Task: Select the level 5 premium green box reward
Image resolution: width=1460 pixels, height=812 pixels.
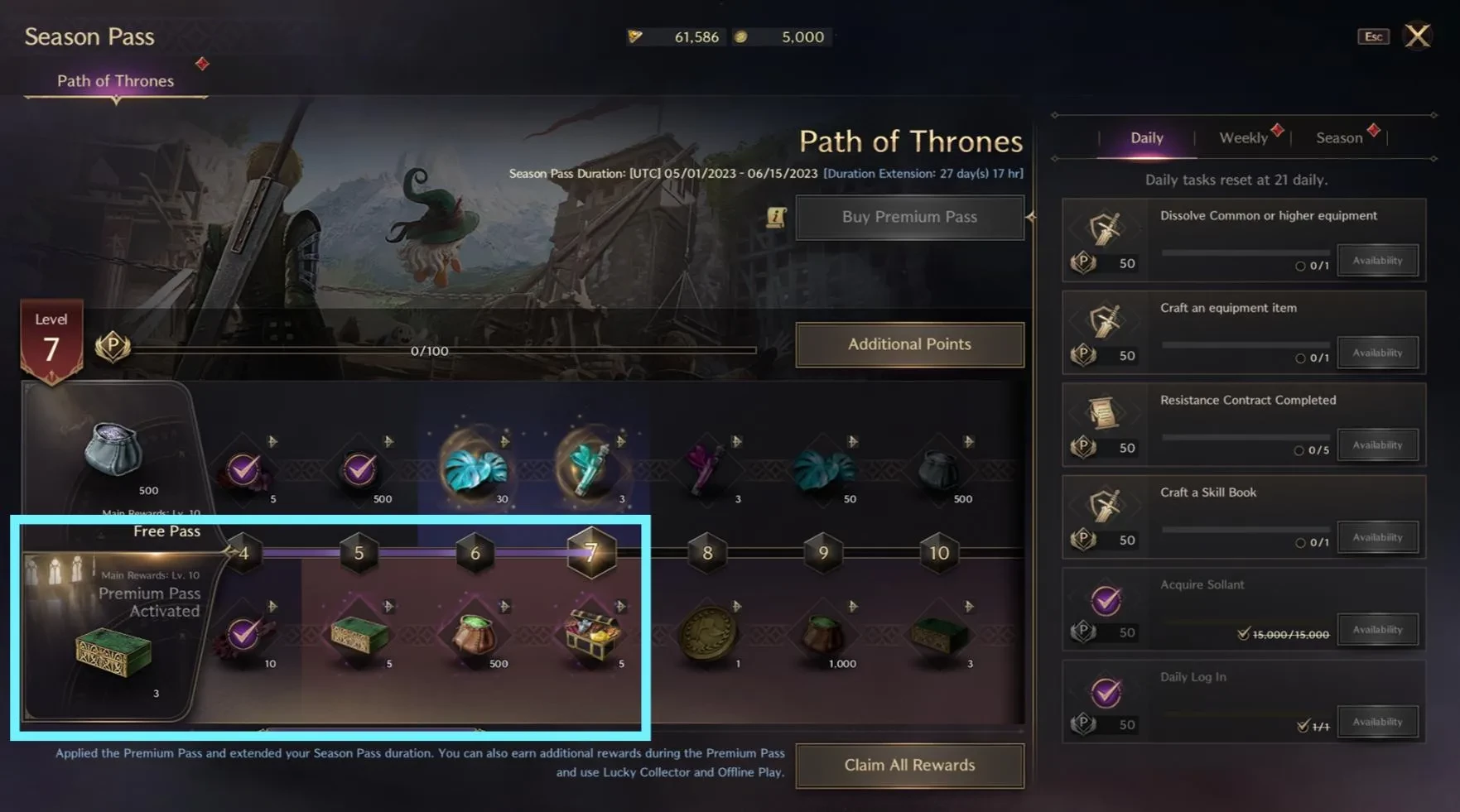Action: (x=359, y=634)
